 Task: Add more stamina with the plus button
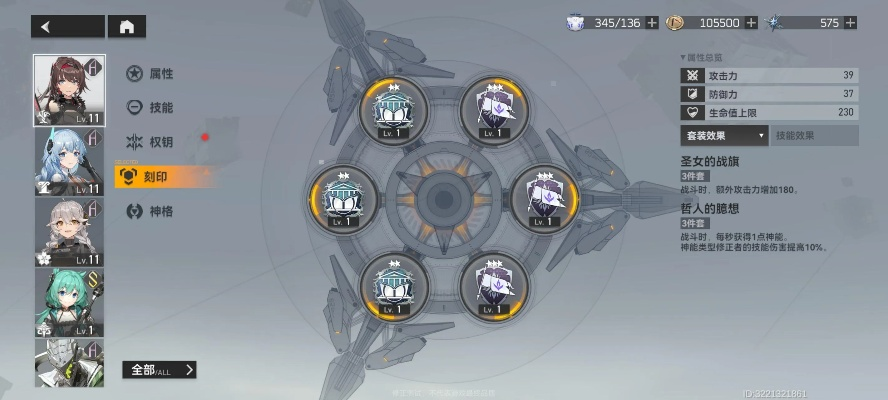652,22
